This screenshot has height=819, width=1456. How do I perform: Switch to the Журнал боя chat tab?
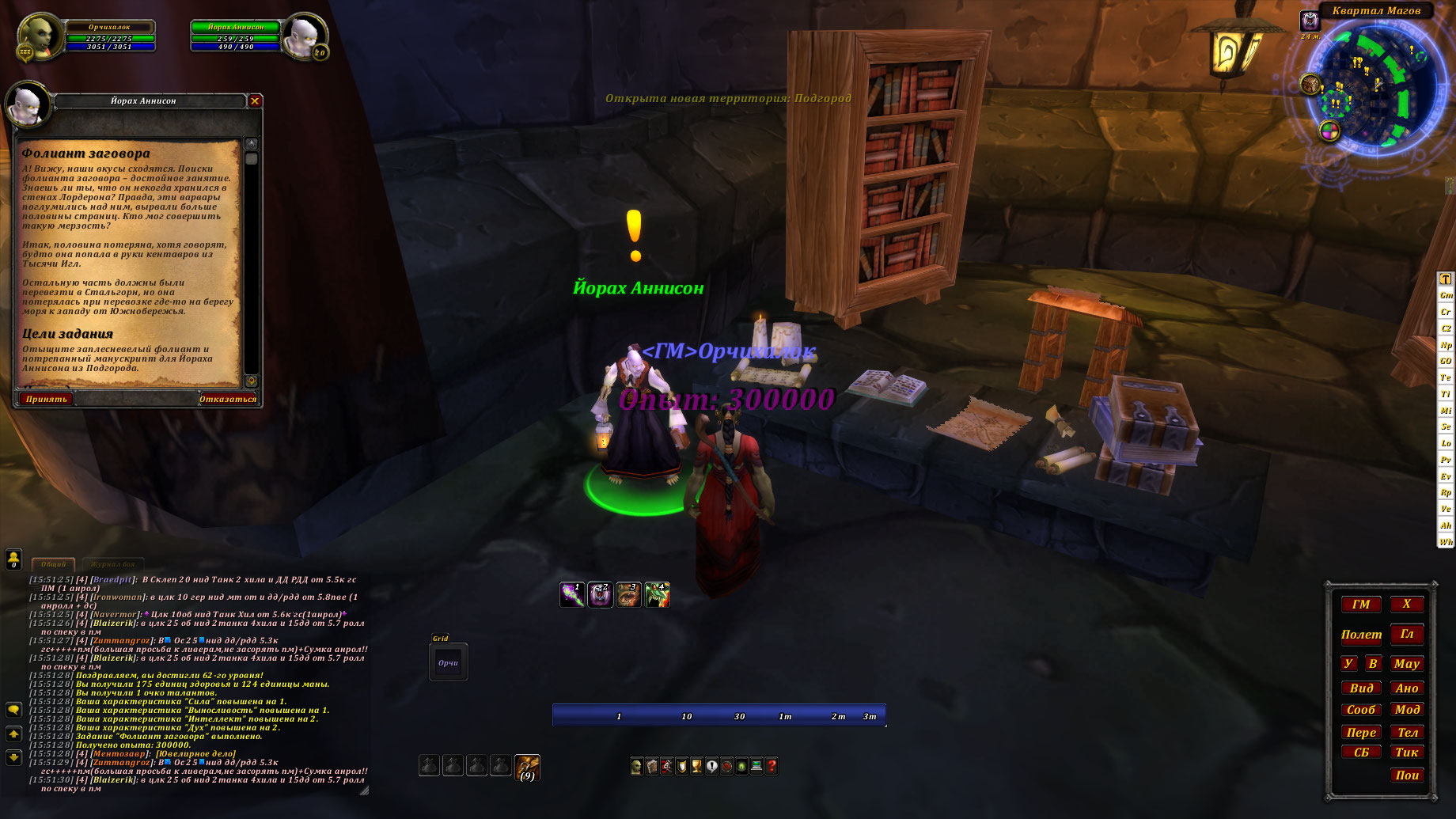(x=113, y=564)
